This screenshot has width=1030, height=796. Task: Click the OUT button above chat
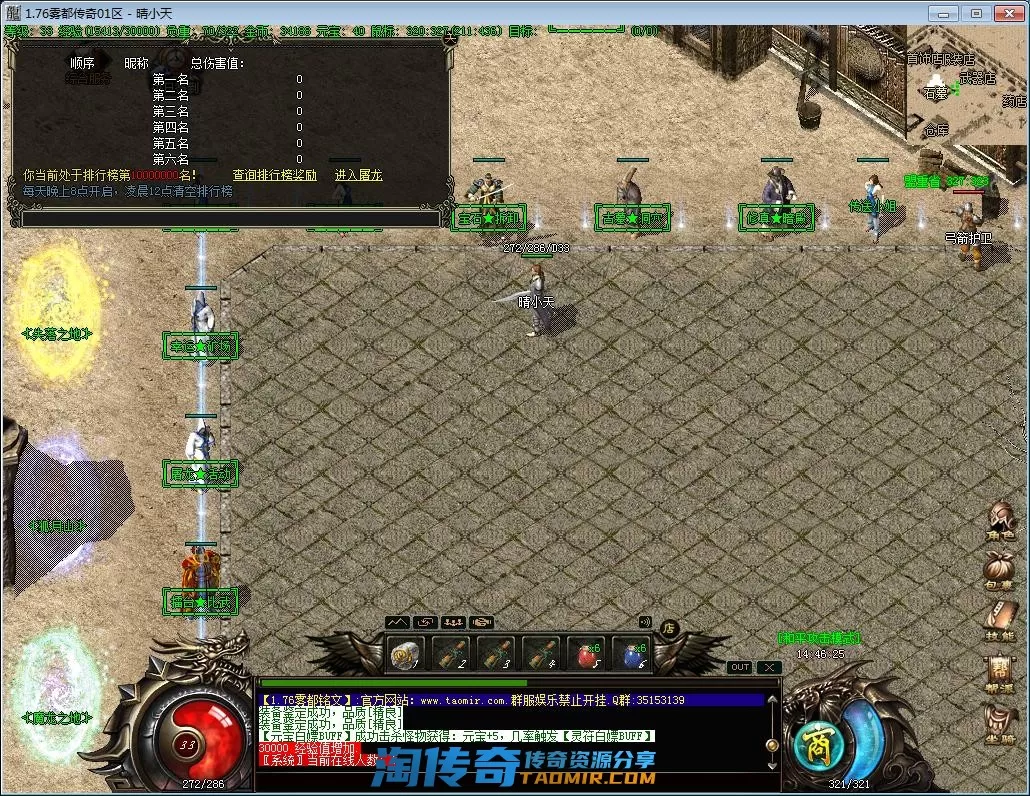click(740, 667)
